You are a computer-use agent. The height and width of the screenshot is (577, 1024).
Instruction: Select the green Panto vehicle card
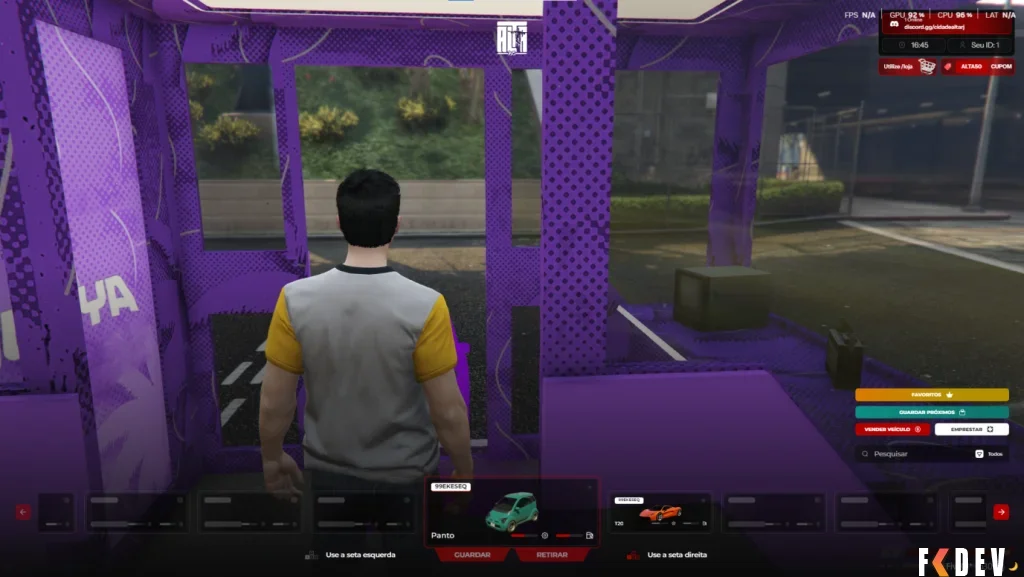tap(512, 511)
